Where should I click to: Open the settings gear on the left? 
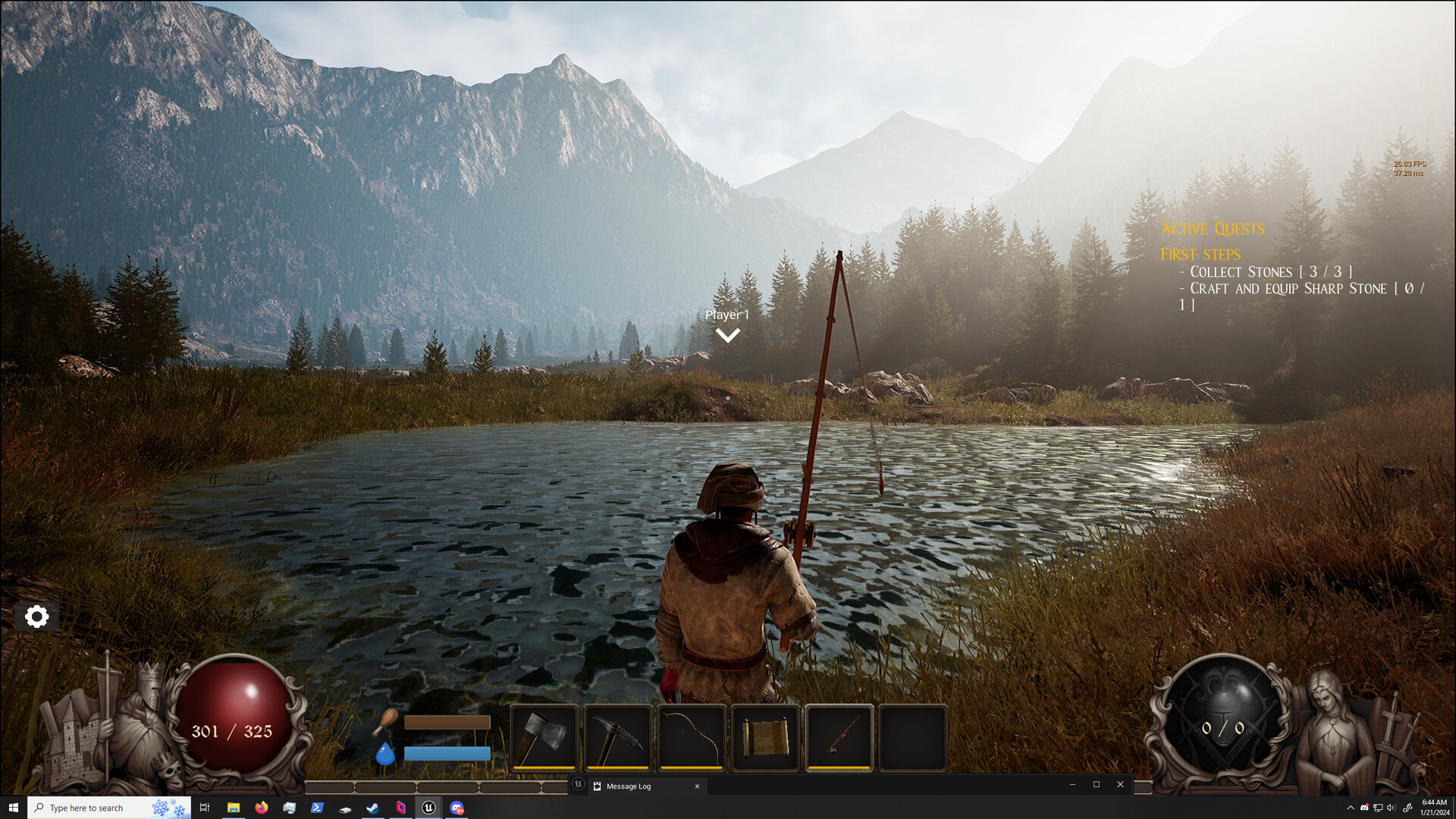point(36,617)
